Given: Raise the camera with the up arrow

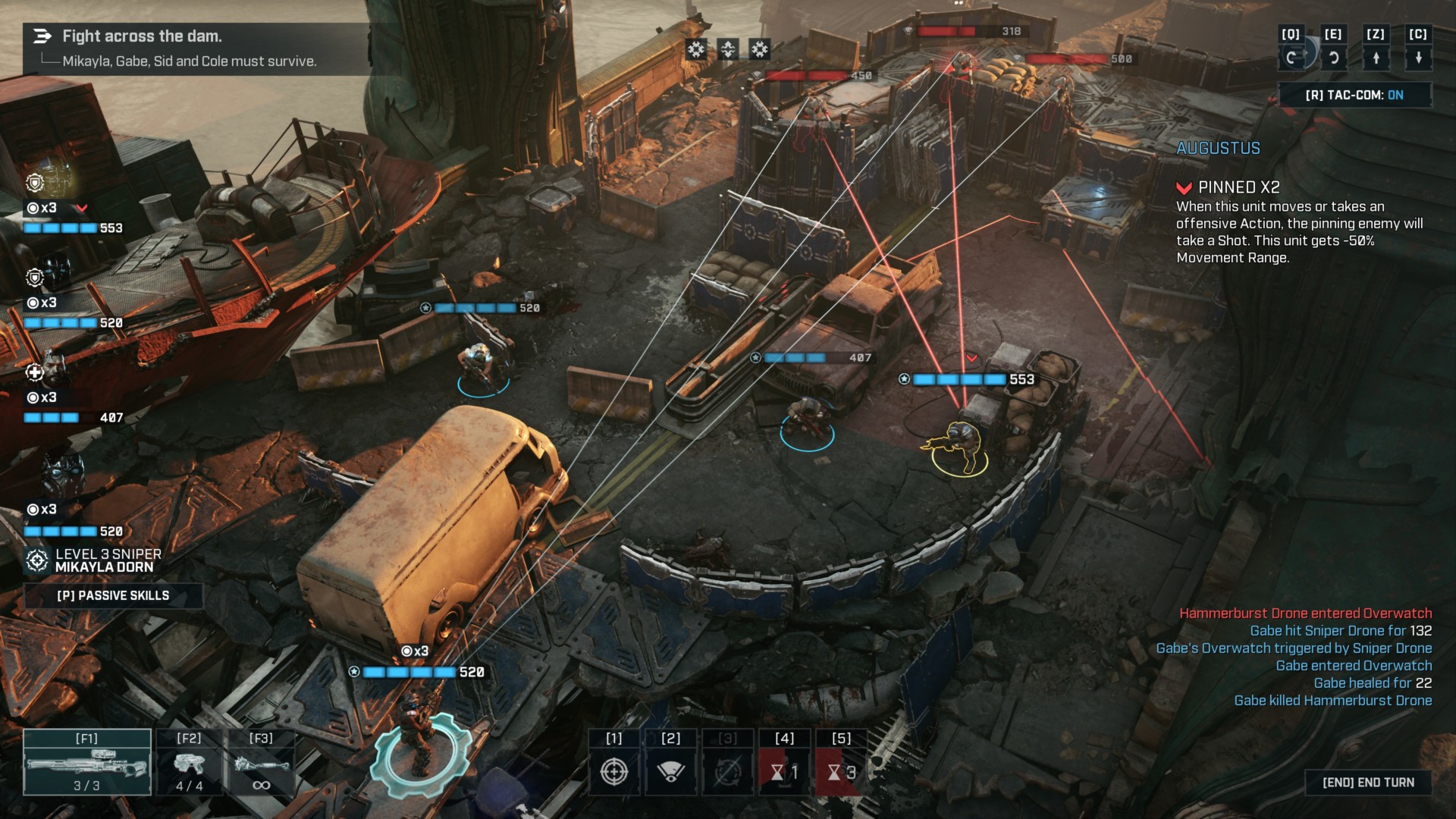Looking at the screenshot, I should [x=1376, y=57].
